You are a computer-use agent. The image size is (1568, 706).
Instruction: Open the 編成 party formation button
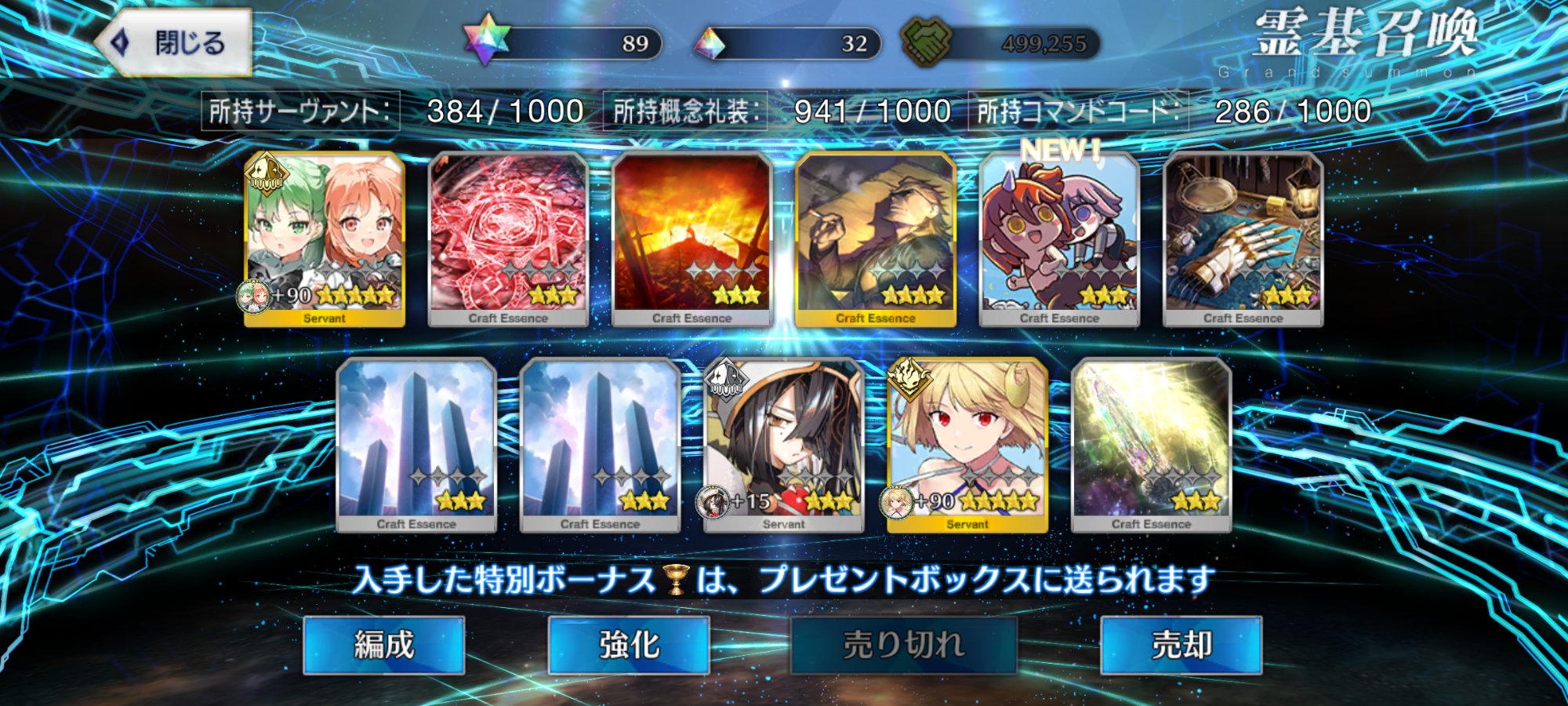[383, 645]
